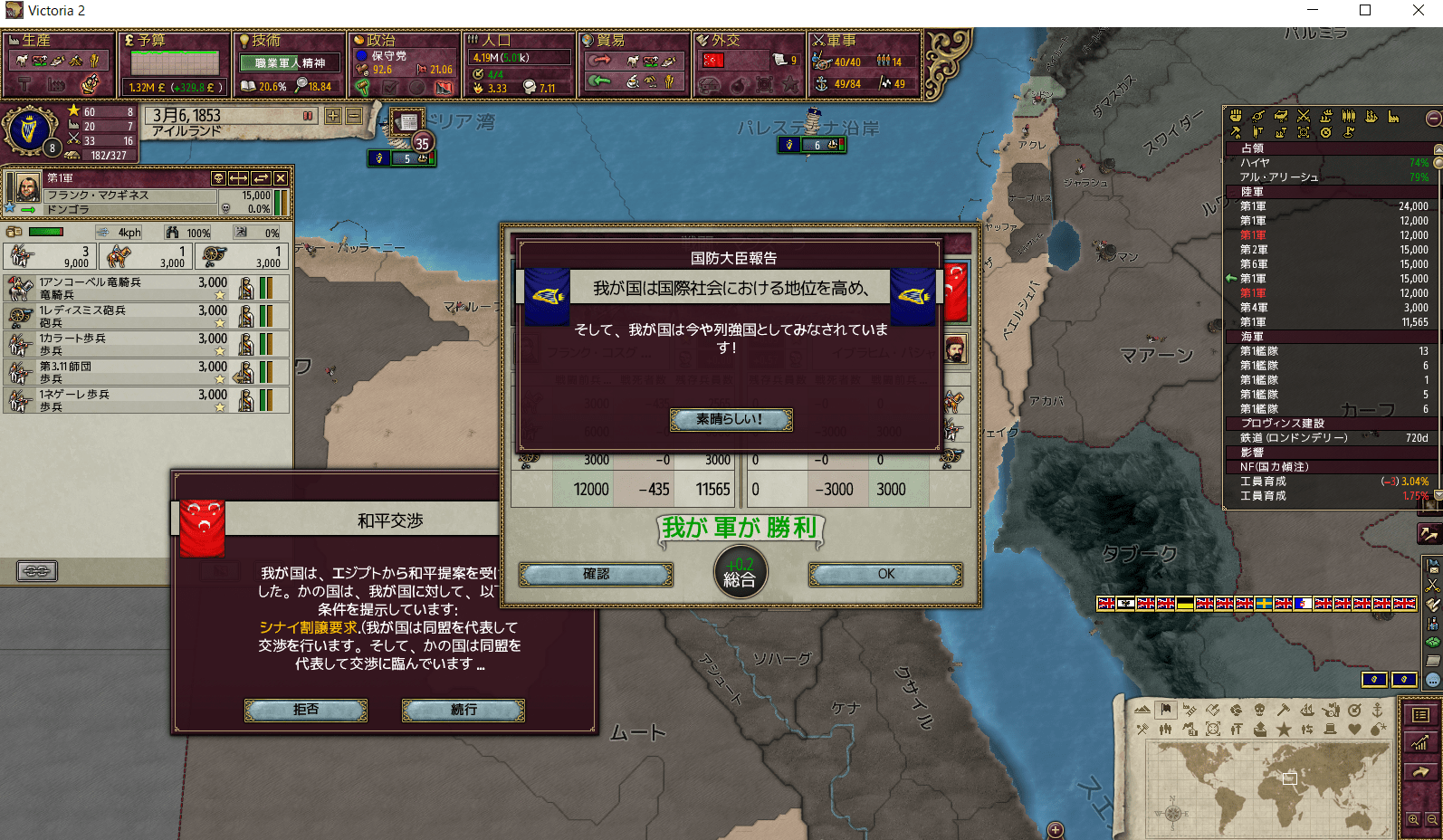Screen dimensions: 1443x840
Task: Collapse the outliner using its minus button
Action: (x=1432, y=118)
